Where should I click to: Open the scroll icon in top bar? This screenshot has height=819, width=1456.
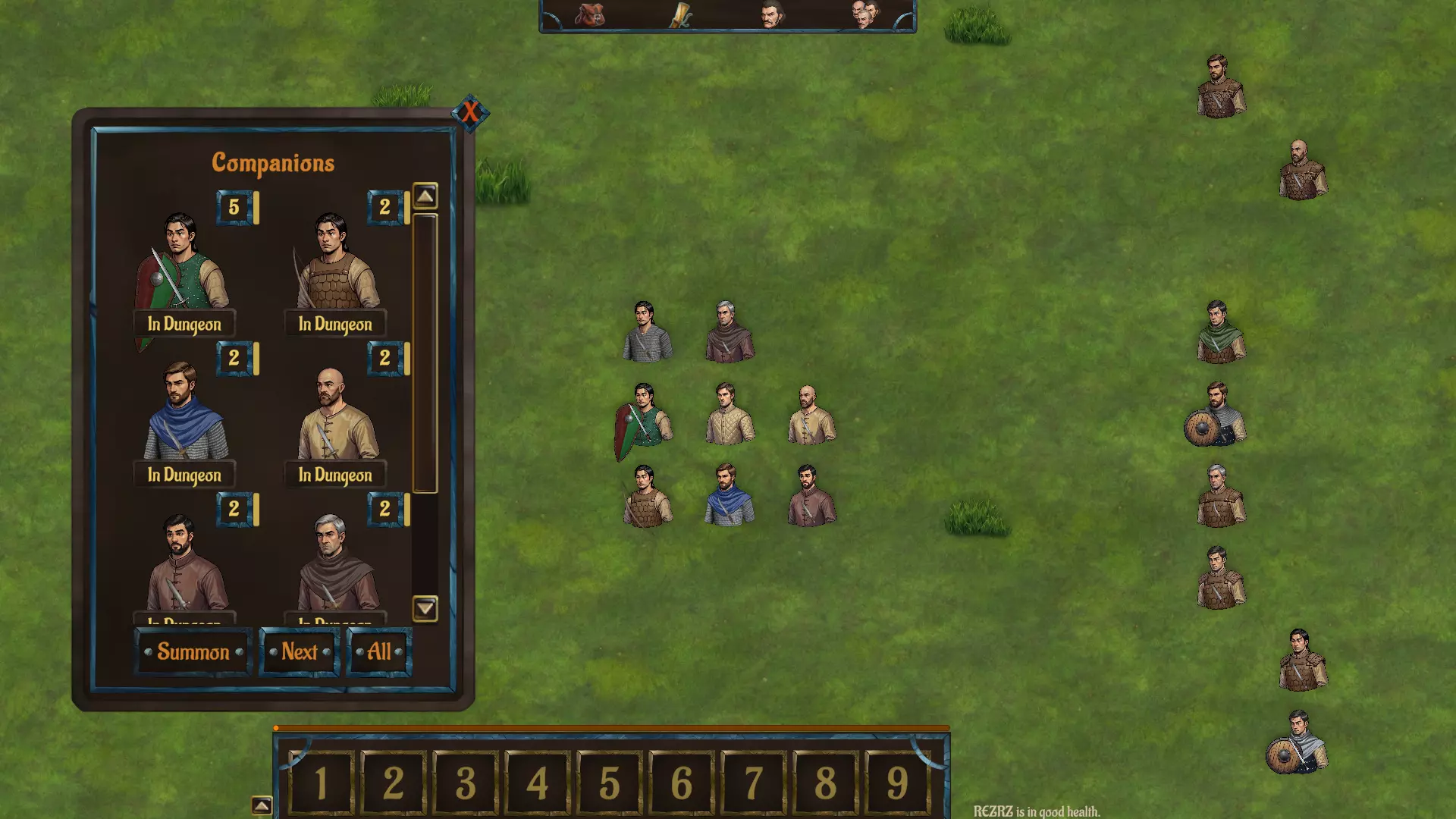click(679, 14)
